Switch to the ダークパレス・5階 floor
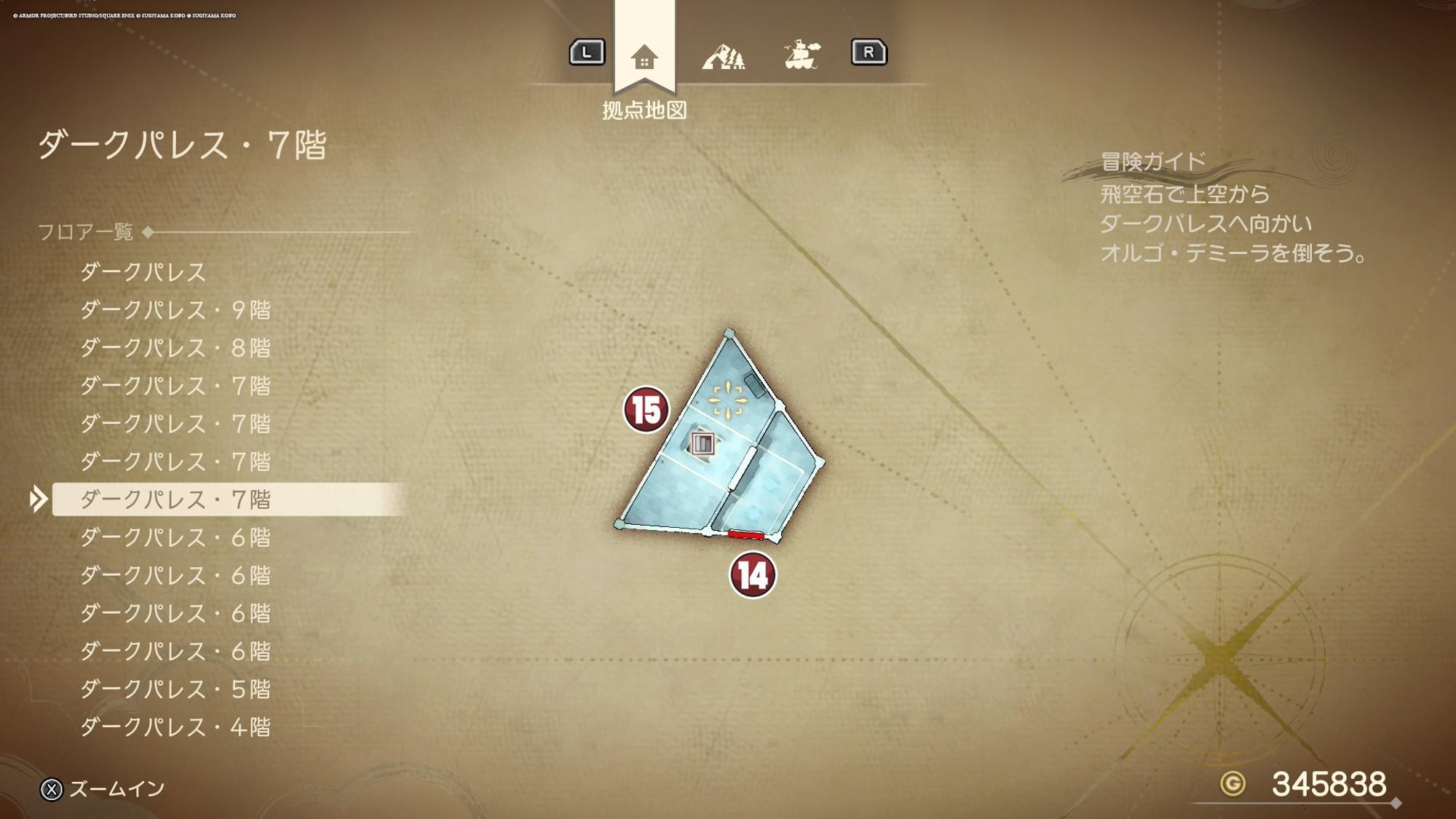 [x=175, y=689]
